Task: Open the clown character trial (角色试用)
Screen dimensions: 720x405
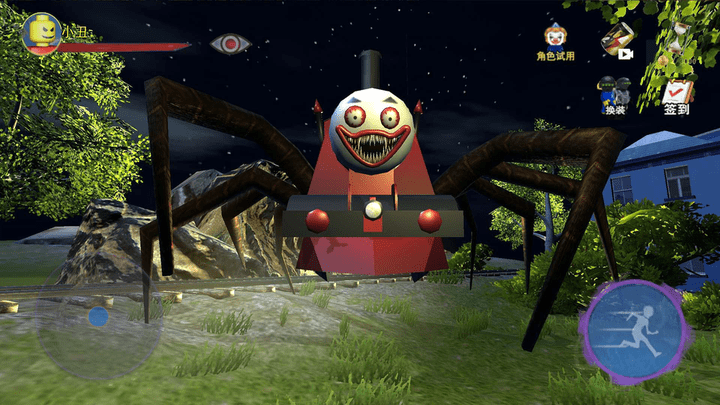Action: tap(555, 41)
